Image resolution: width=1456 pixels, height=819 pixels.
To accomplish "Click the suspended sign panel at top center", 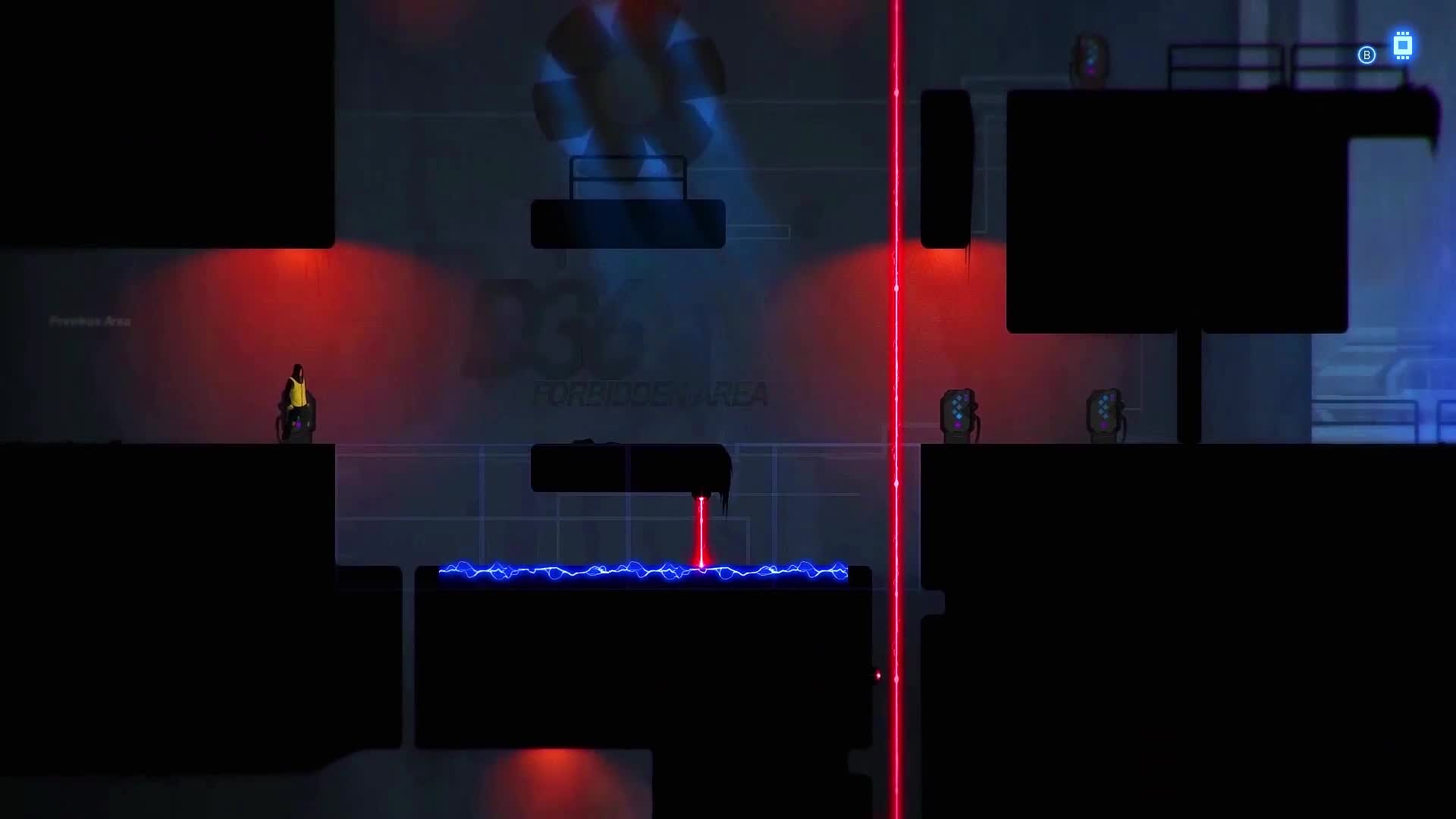I will point(628,222).
